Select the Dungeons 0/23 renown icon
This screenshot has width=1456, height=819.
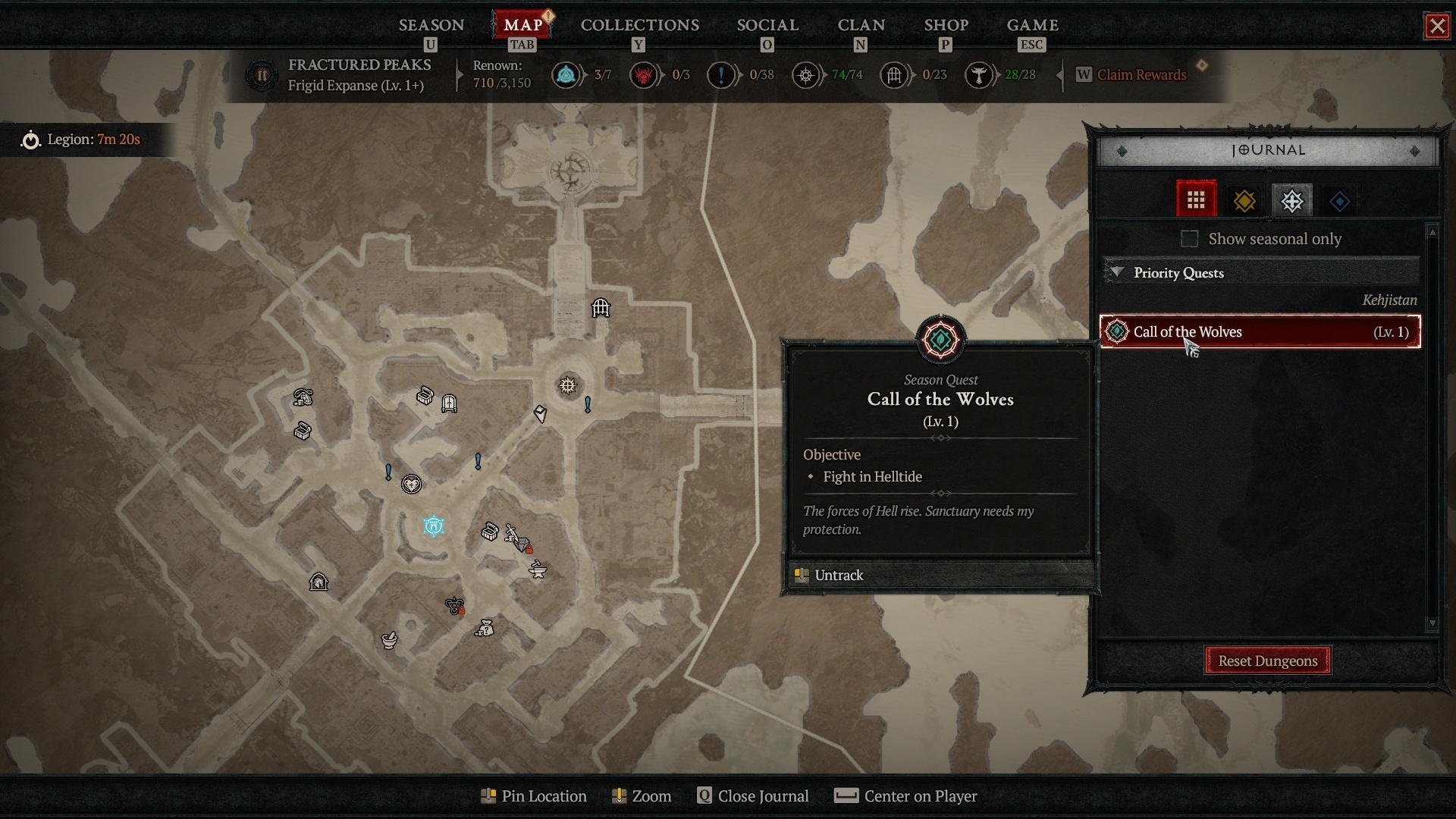(x=895, y=75)
